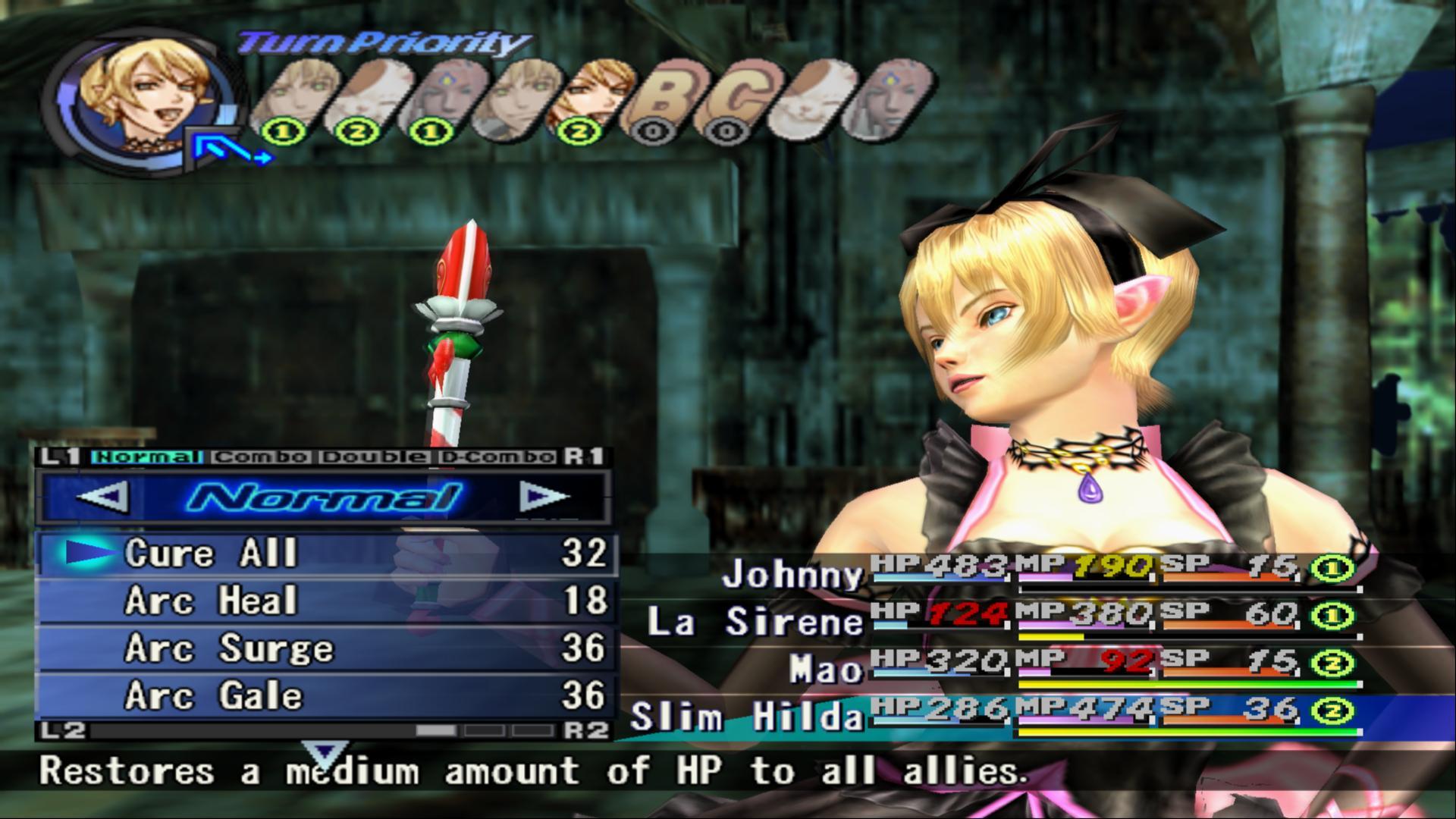1456x819 pixels.
Task: Switch to the D-Combo tab
Action: pyautogui.click(x=497, y=457)
